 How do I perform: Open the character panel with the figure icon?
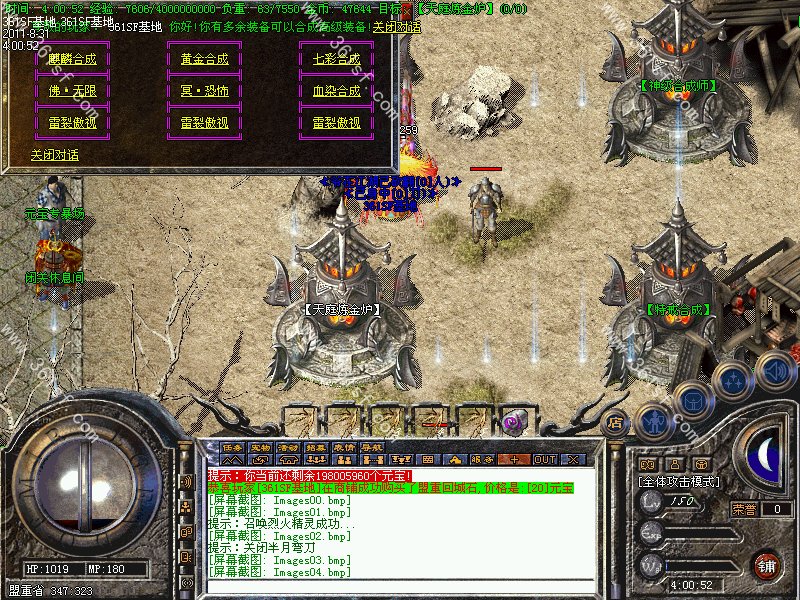click(x=653, y=420)
